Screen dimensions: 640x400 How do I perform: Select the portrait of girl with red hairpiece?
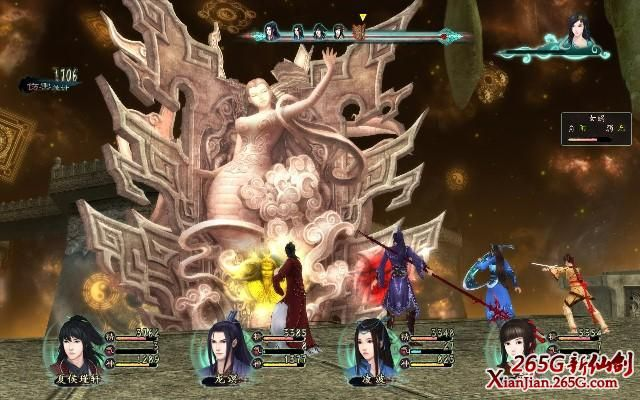[x=517, y=347]
